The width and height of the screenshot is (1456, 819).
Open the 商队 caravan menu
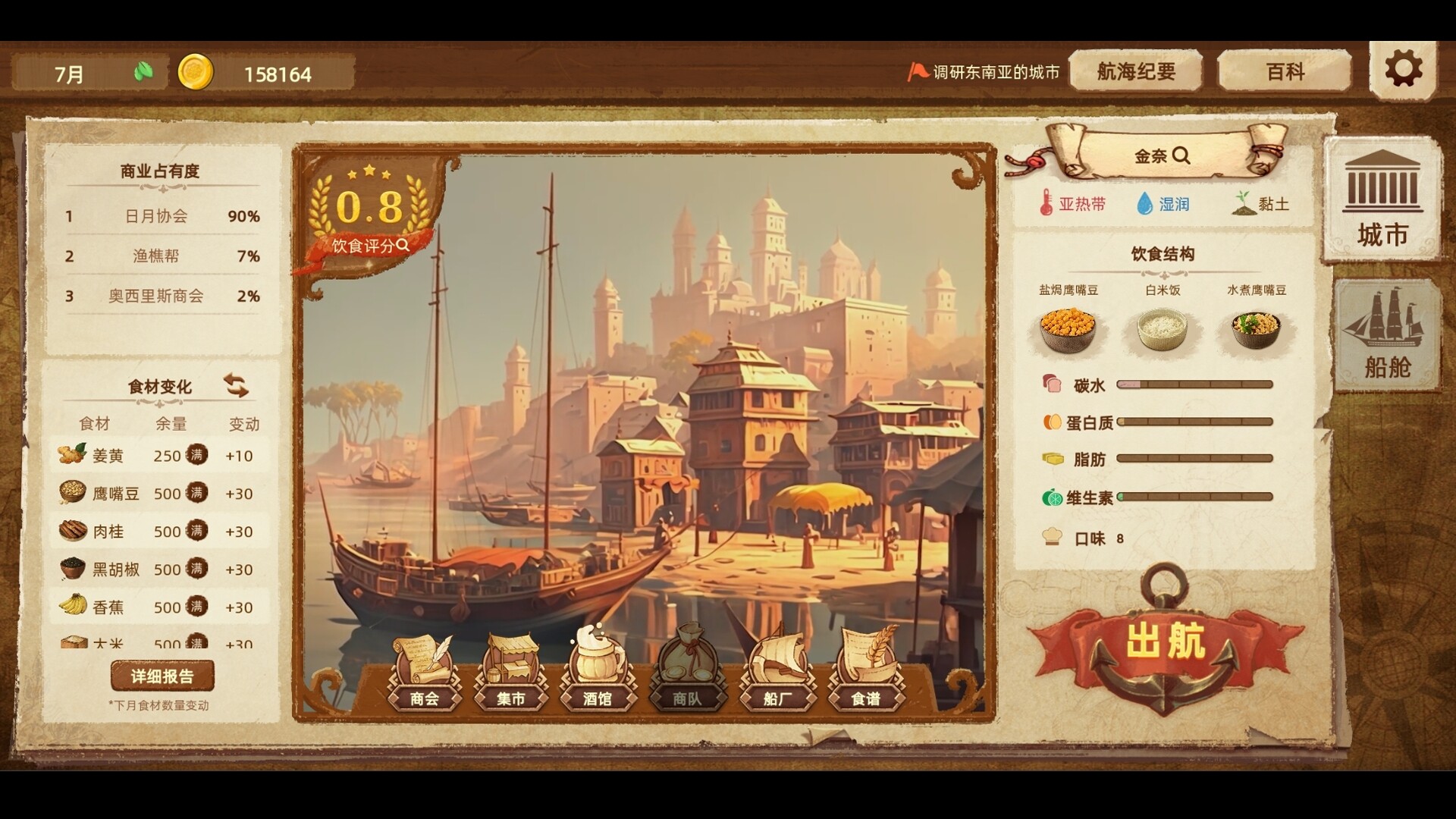[x=687, y=672]
